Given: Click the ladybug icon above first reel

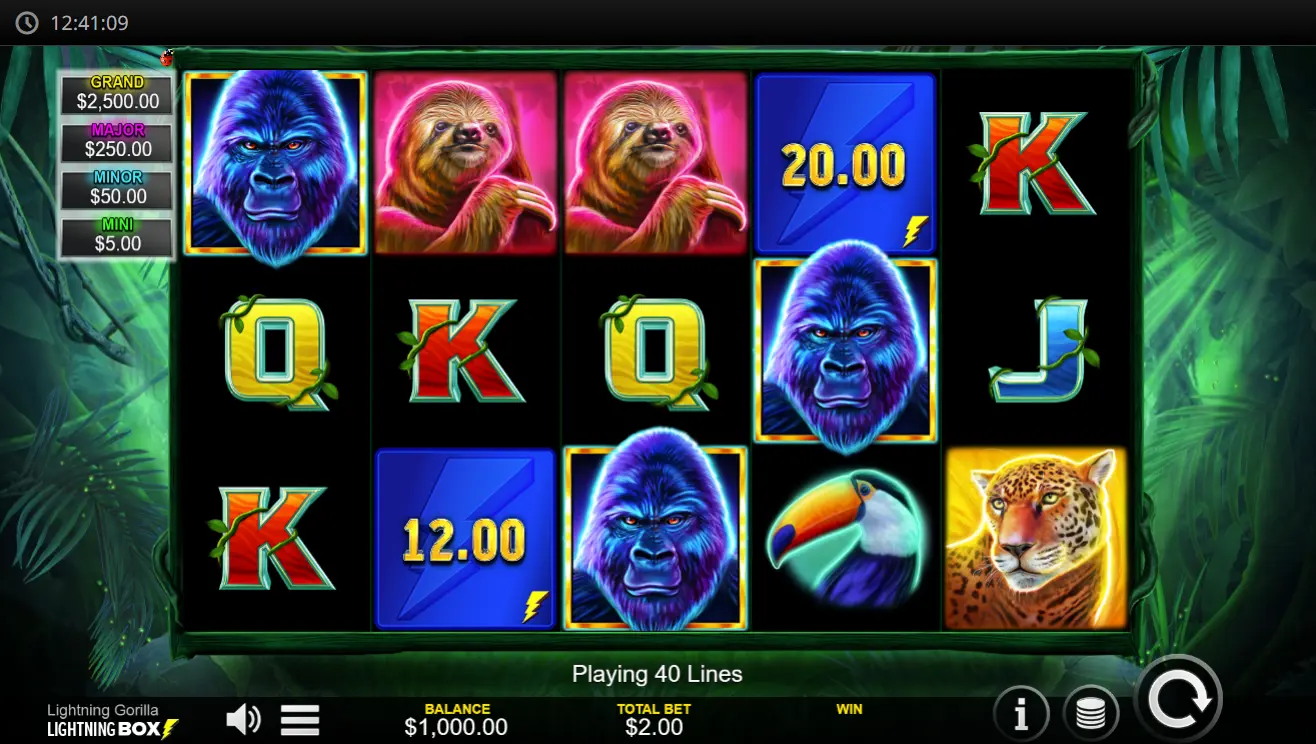Looking at the screenshot, I should (166, 57).
